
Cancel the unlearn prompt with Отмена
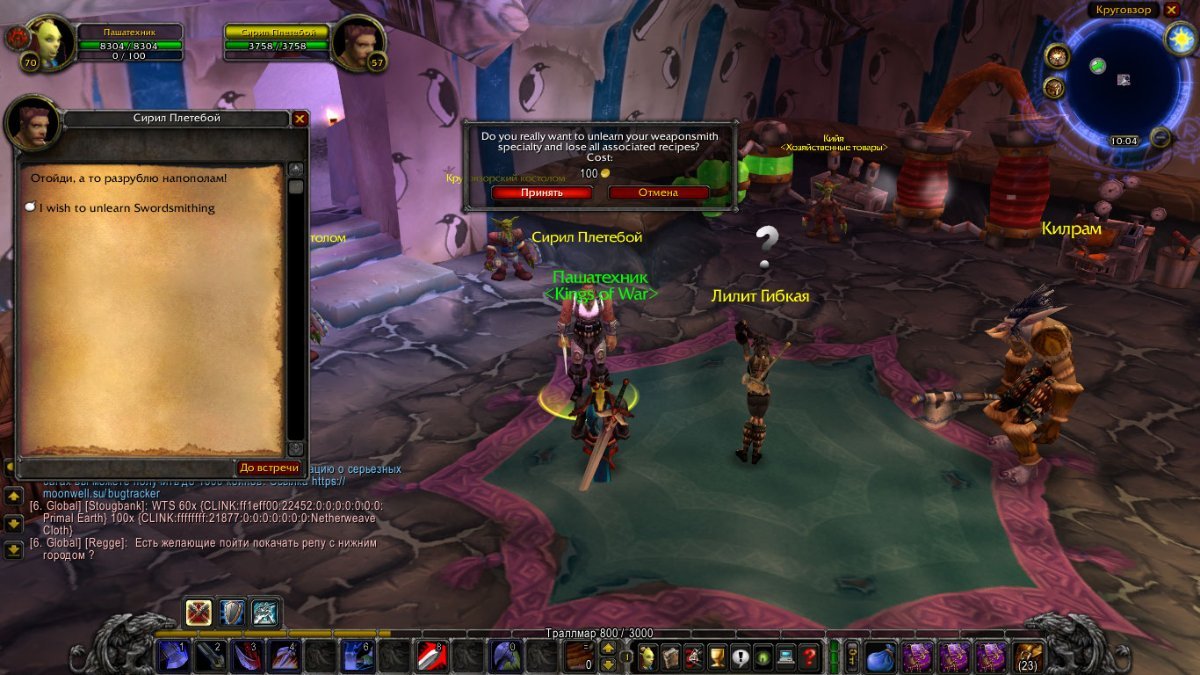point(658,192)
